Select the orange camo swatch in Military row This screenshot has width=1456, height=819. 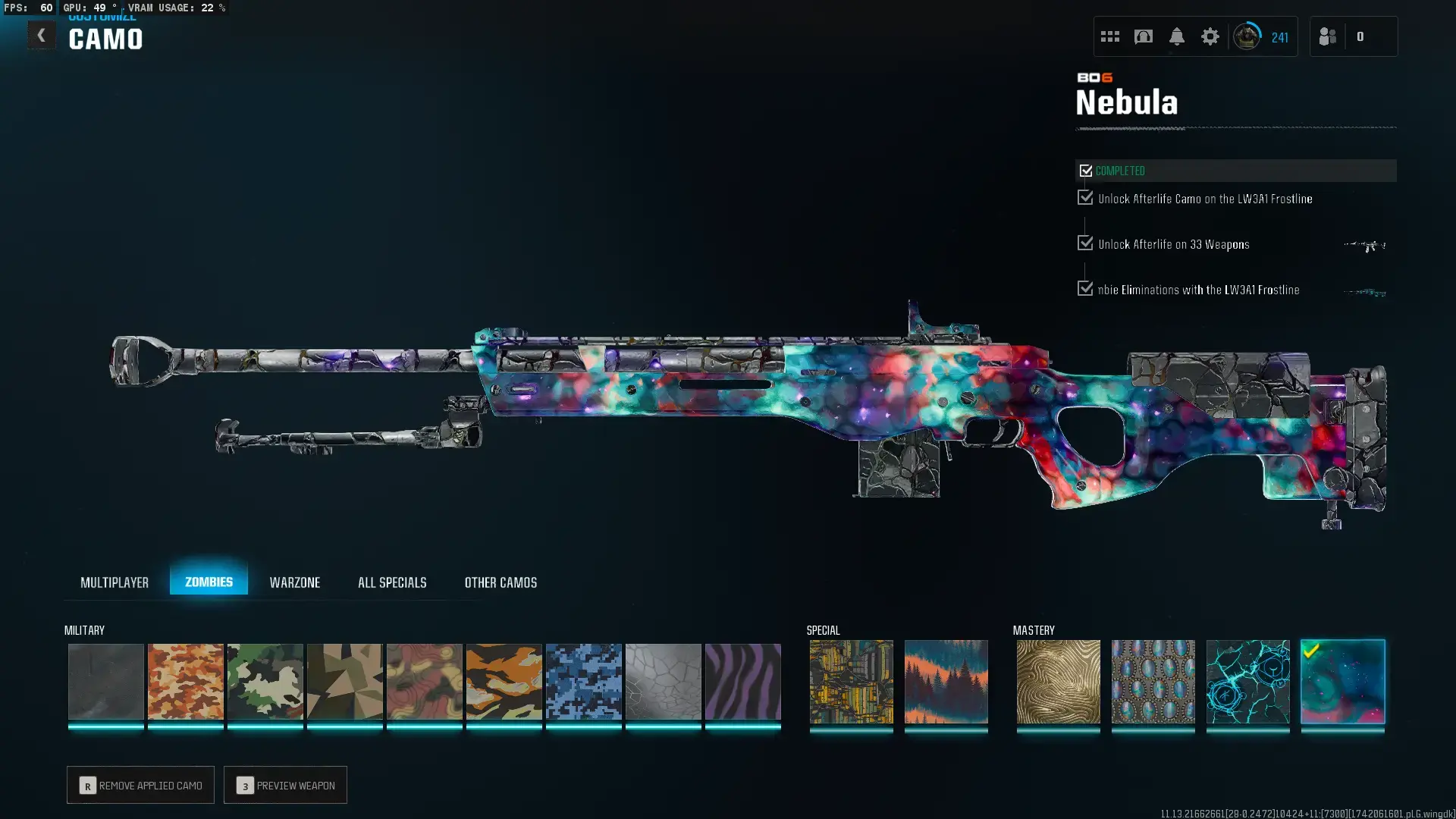[185, 682]
